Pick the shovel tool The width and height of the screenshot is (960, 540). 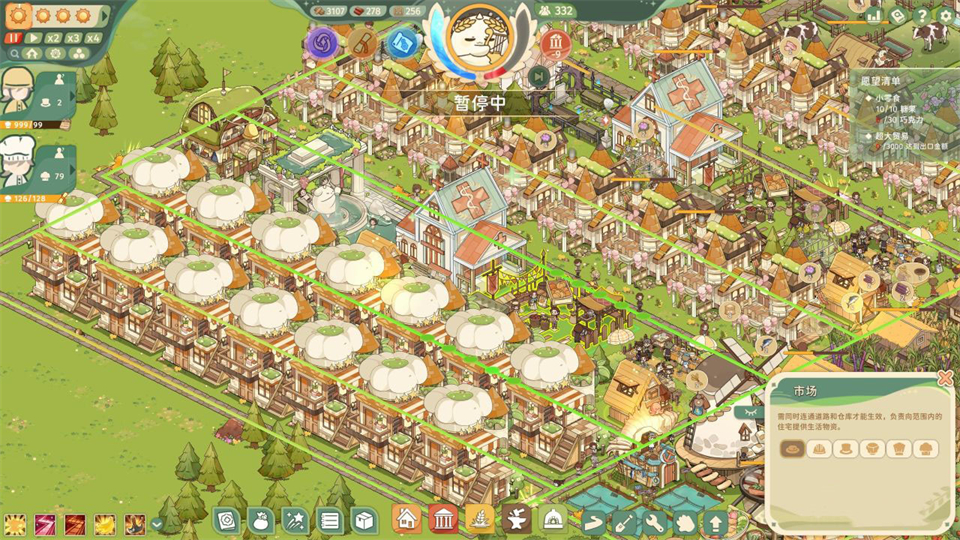(625, 521)
